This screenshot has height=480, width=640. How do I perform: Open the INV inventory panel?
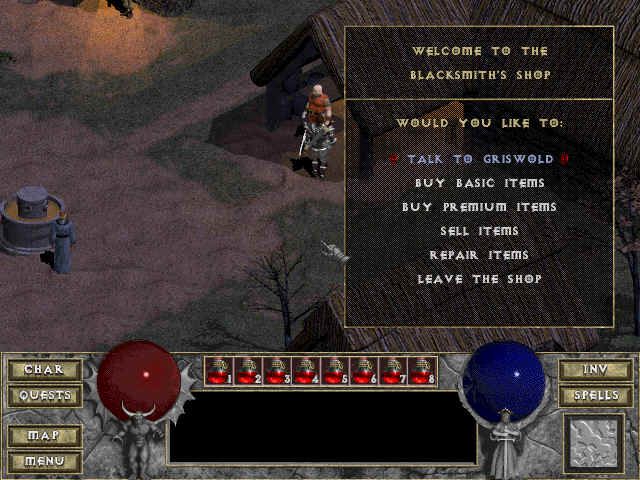594,370
